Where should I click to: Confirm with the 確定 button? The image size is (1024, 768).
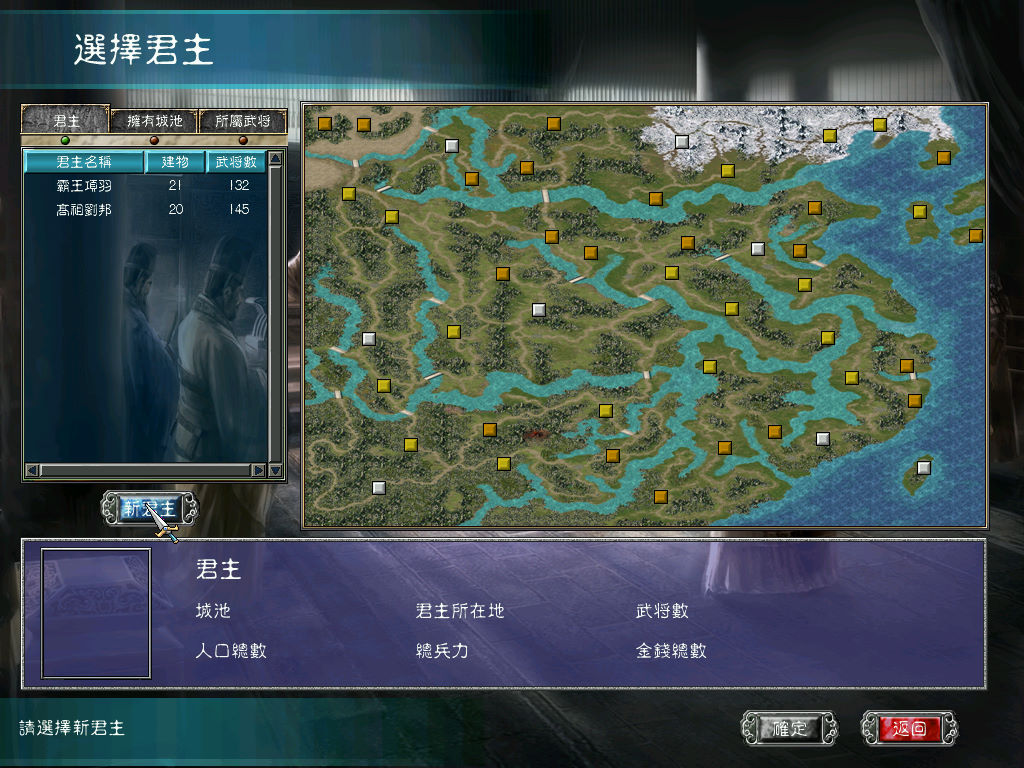point(789,729)
